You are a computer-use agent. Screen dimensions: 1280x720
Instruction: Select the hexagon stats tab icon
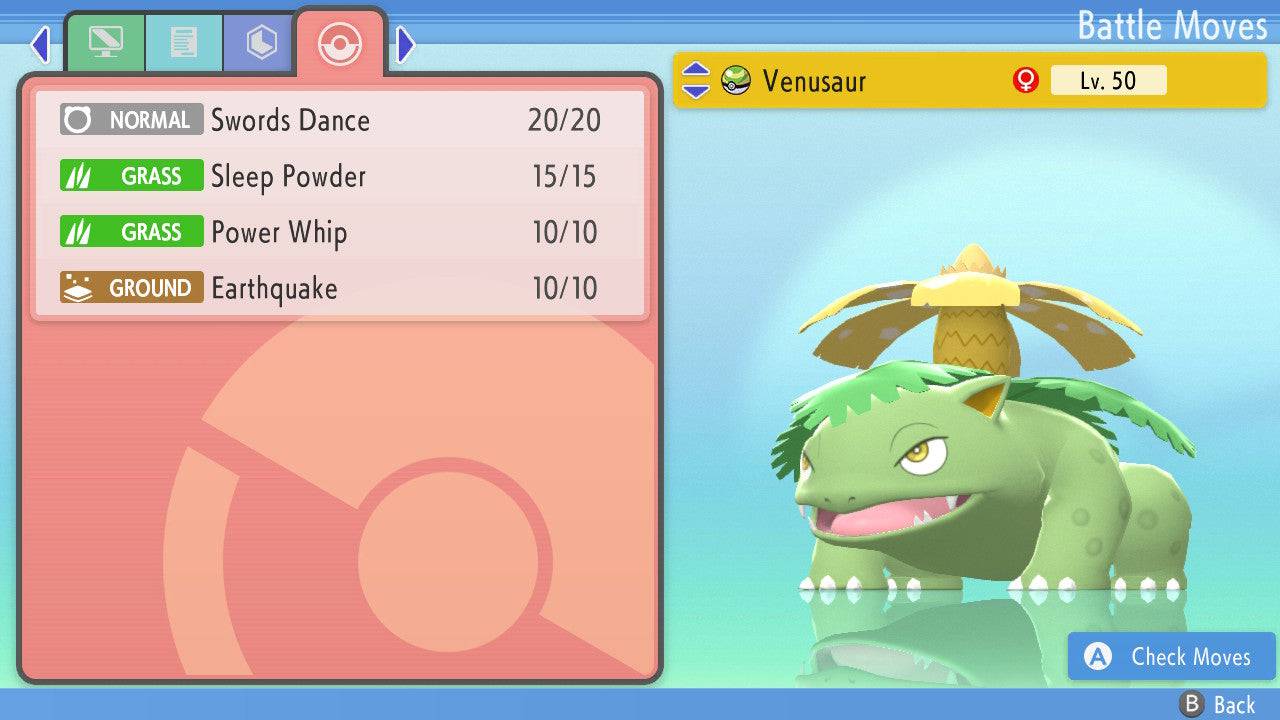259,43
